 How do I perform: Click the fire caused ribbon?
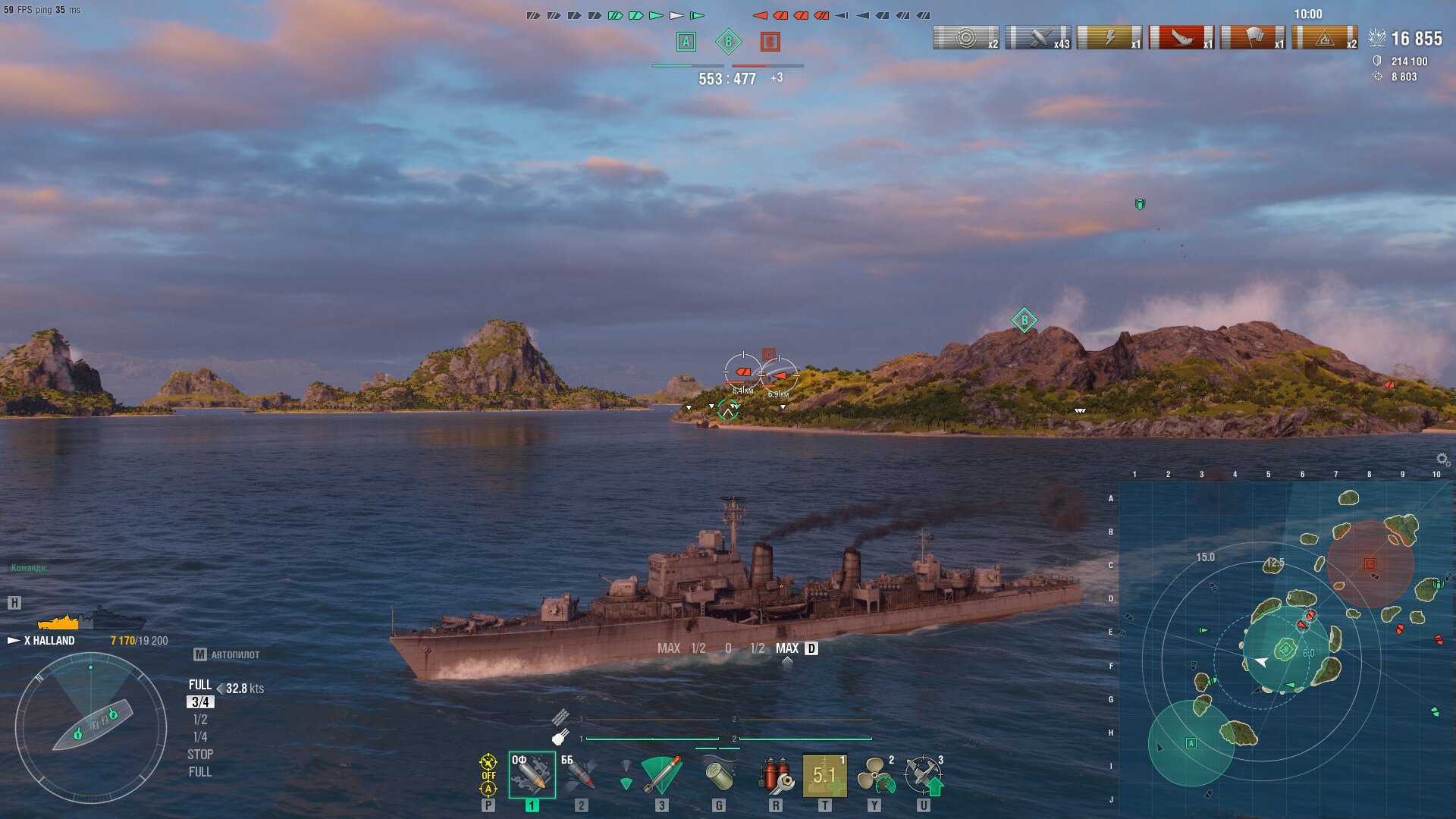coord(1324,37)
